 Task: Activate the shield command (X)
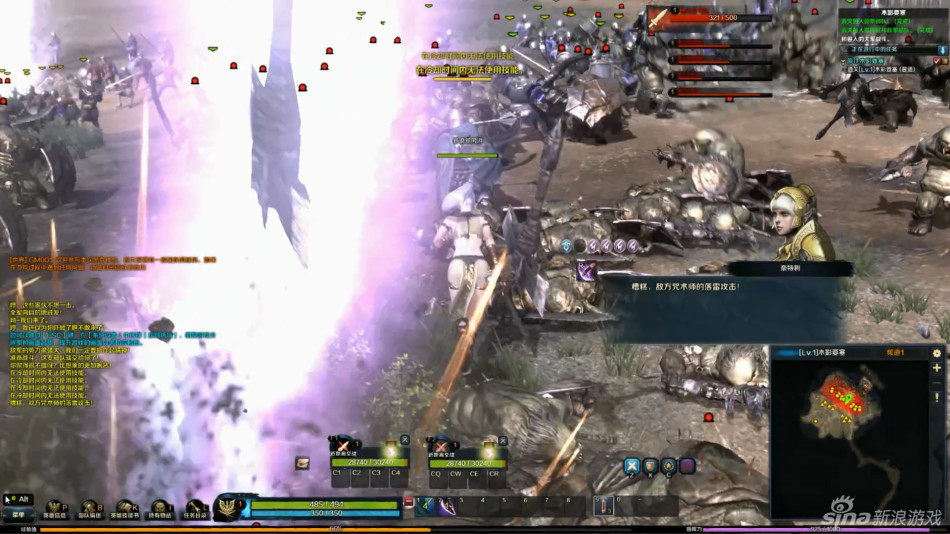[x=651, y=465]
